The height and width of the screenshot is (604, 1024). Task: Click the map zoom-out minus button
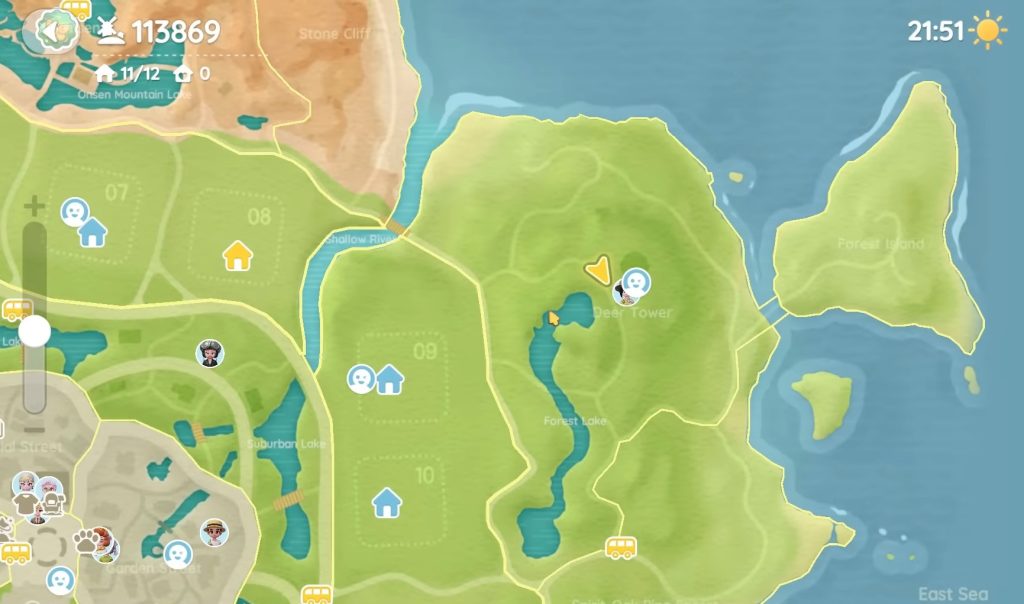coord(34,429)
